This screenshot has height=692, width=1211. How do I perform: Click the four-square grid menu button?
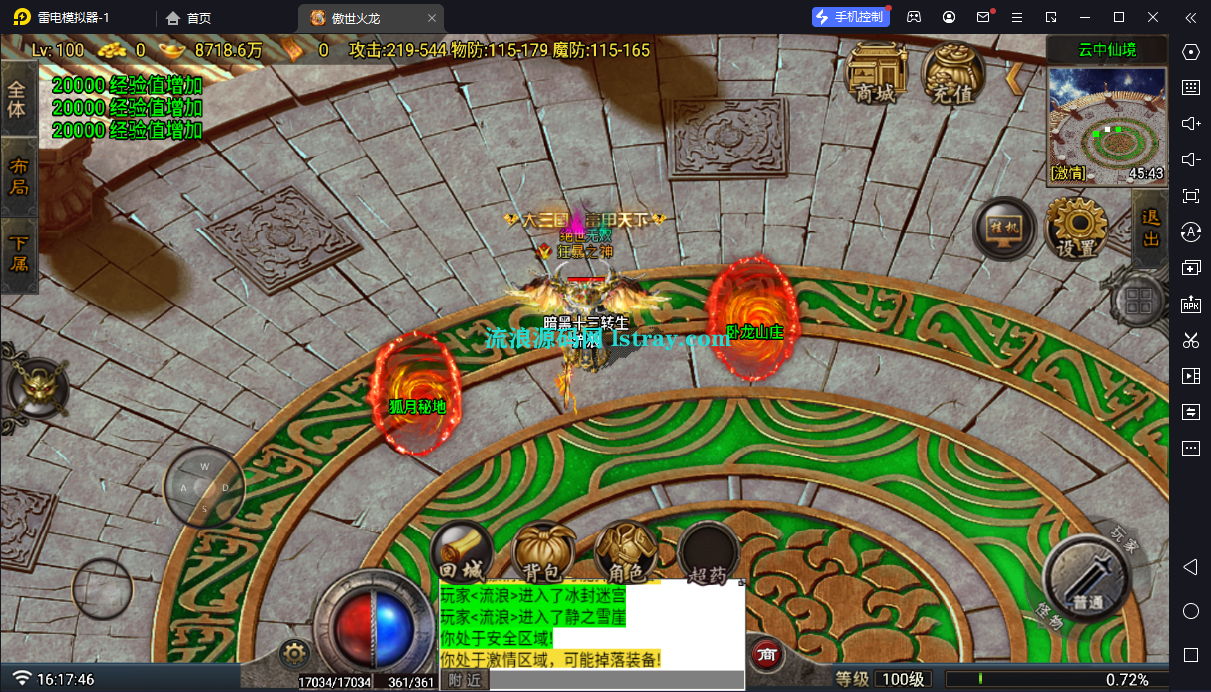point(1137,301)
